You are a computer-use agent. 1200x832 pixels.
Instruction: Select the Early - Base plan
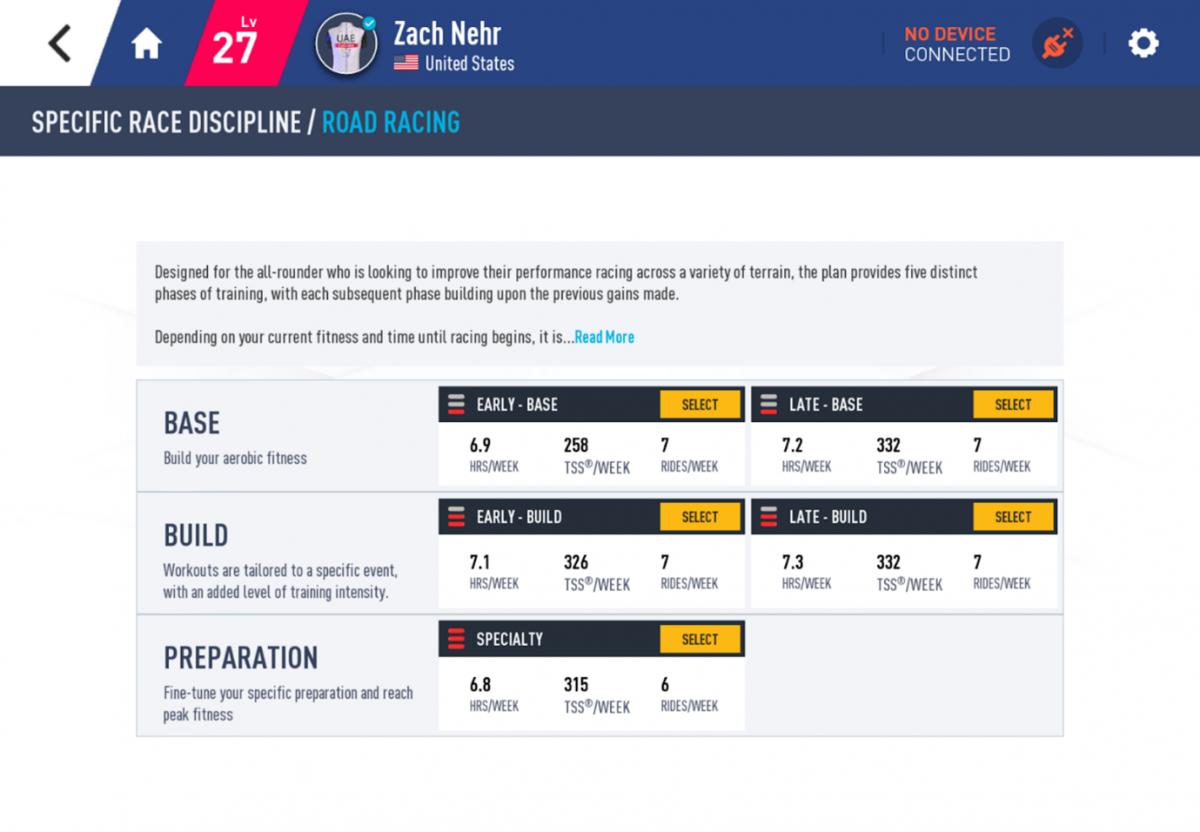pyautogui.click(x=700, y=405)
